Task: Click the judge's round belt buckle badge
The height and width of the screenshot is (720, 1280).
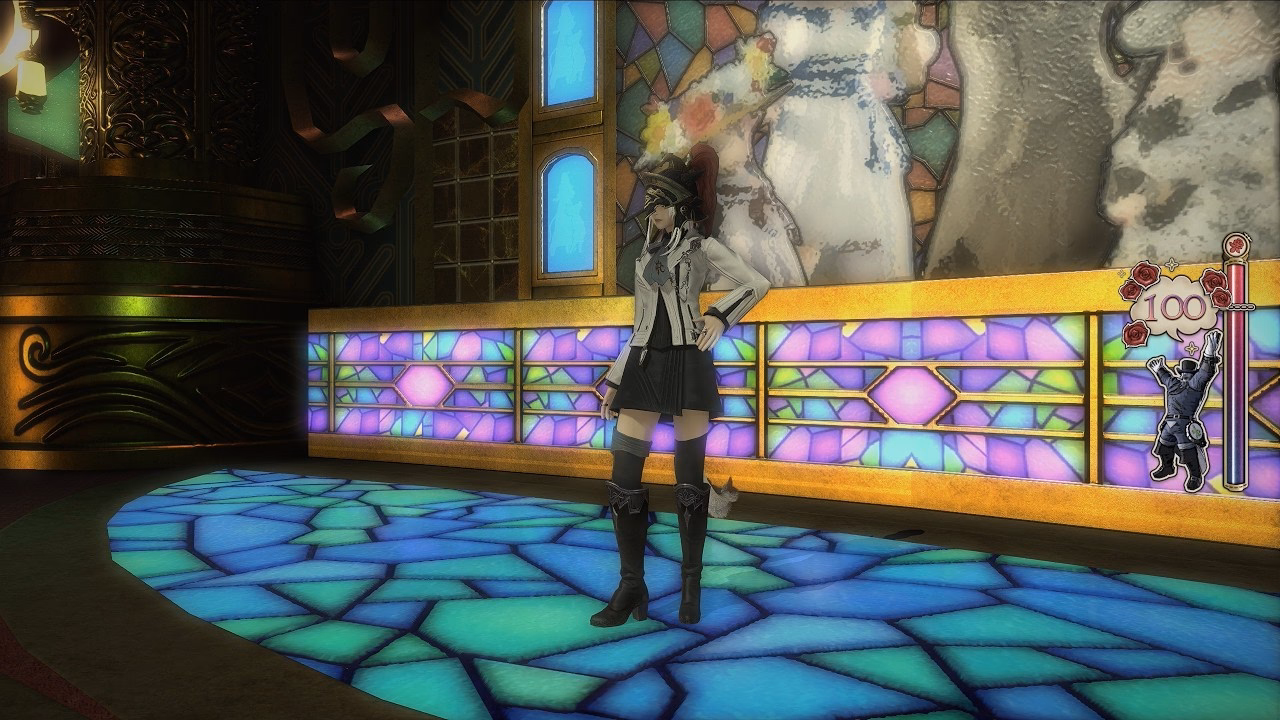Action: (x=1193, y=432)
